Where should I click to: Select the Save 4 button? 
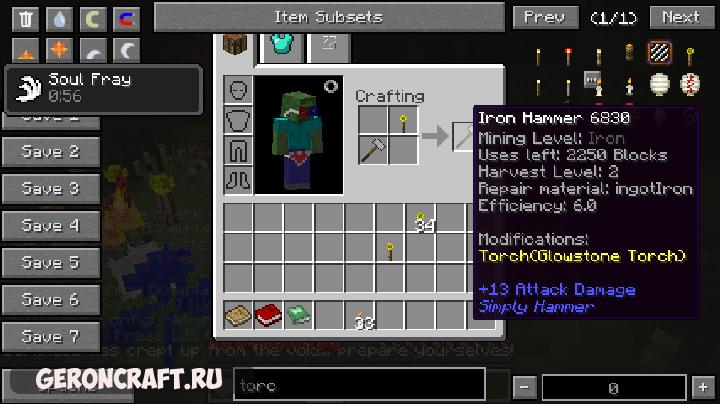click(x=51, y=226)
